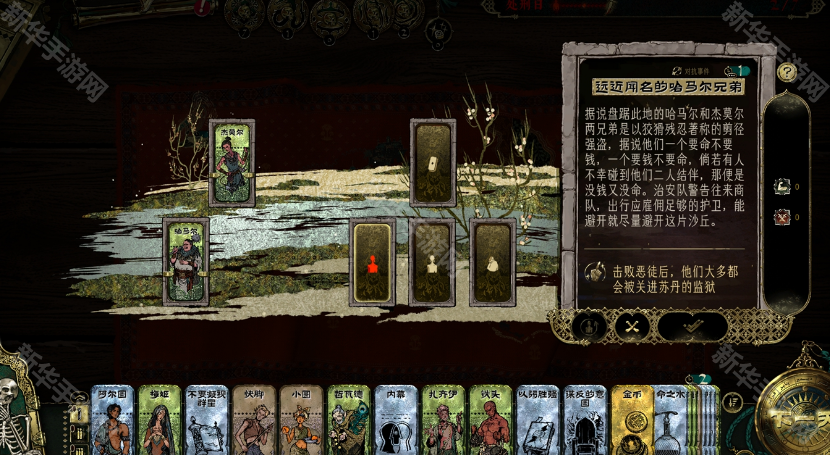This screenshot has width=830, height=455.
Task: Click the left button below the event panel
Action: (590, 326)
